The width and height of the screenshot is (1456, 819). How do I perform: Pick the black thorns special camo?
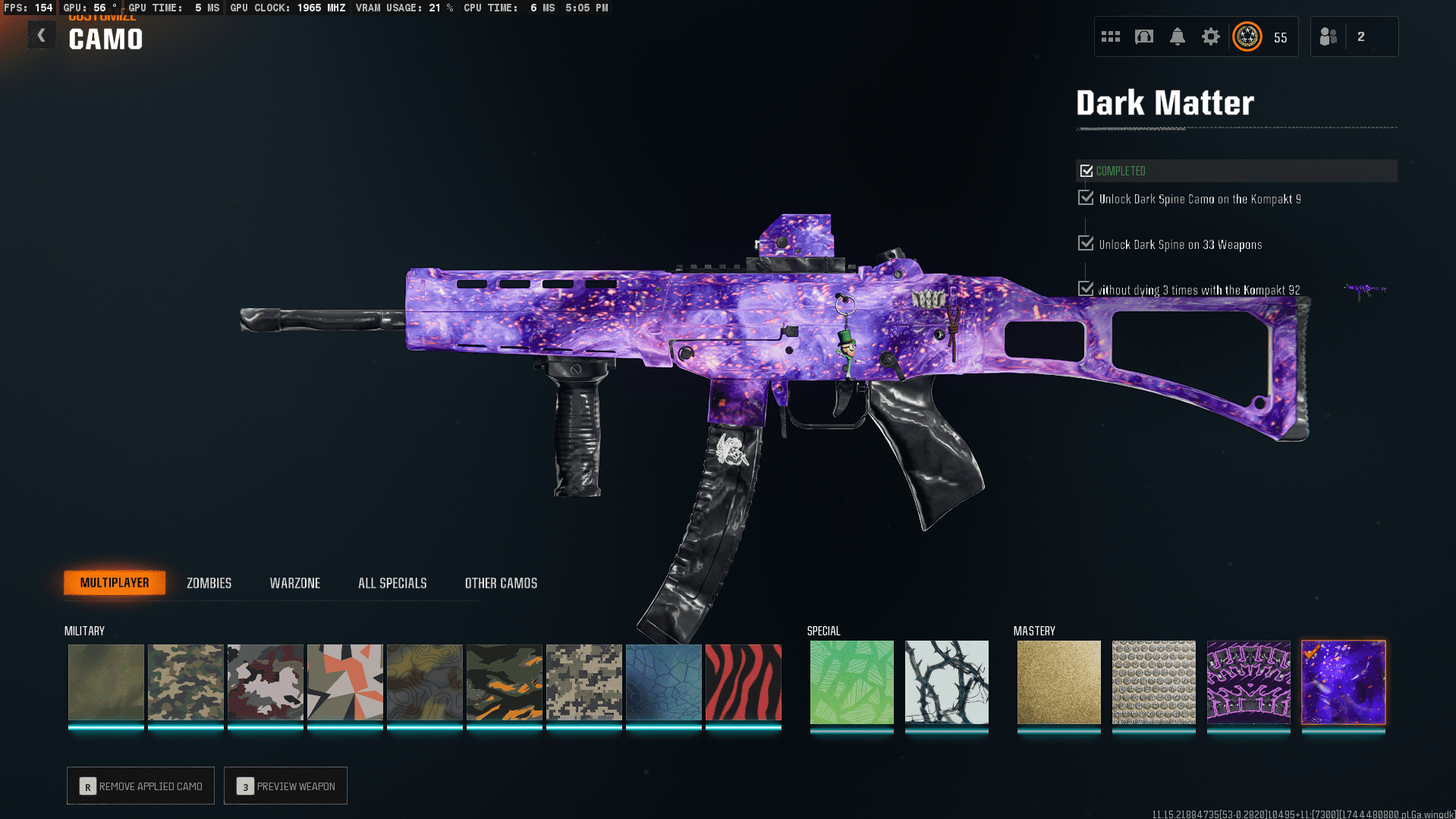[x=946, y=682]
